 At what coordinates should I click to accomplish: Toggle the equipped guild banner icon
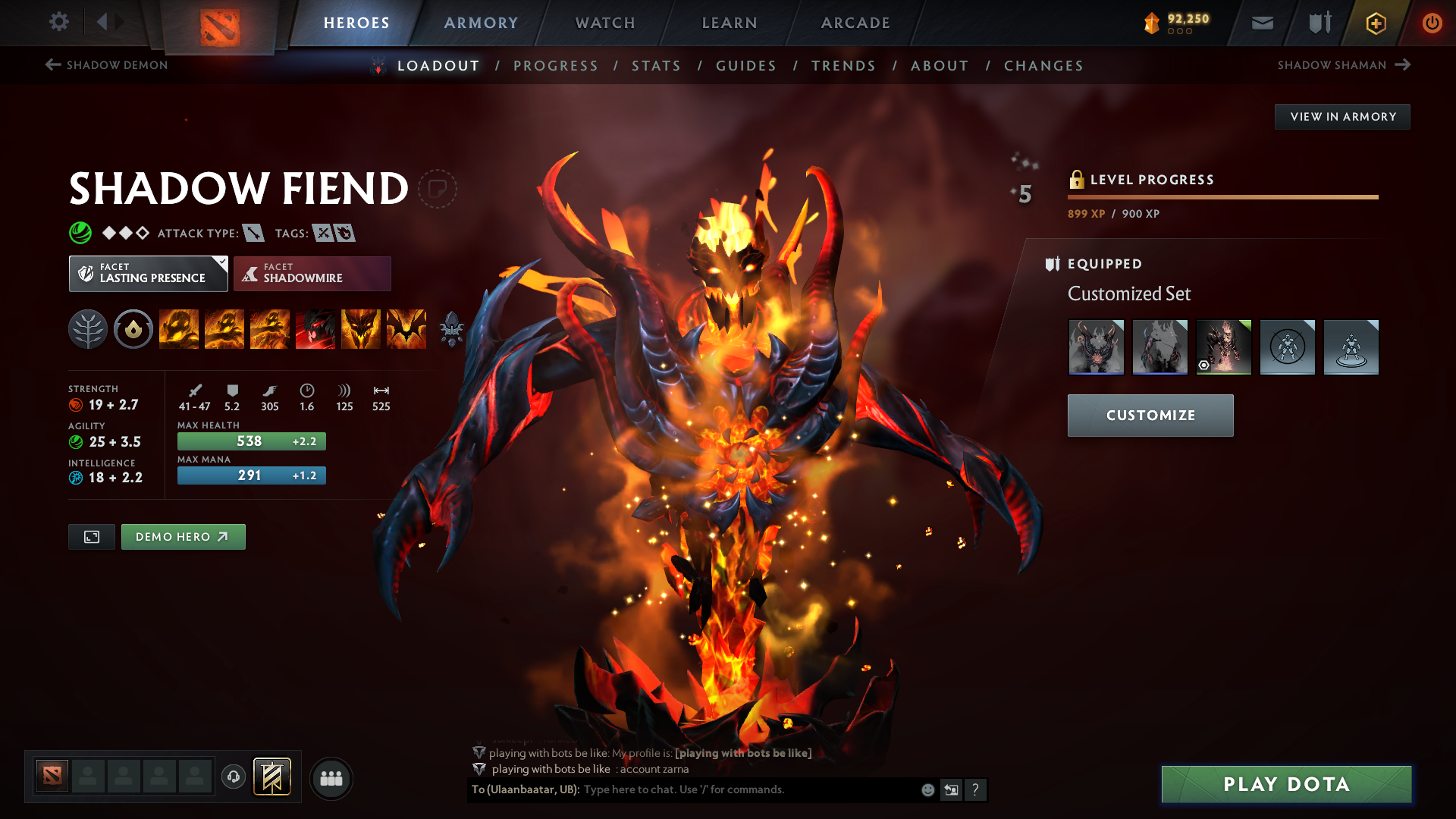pos(1318,23)
